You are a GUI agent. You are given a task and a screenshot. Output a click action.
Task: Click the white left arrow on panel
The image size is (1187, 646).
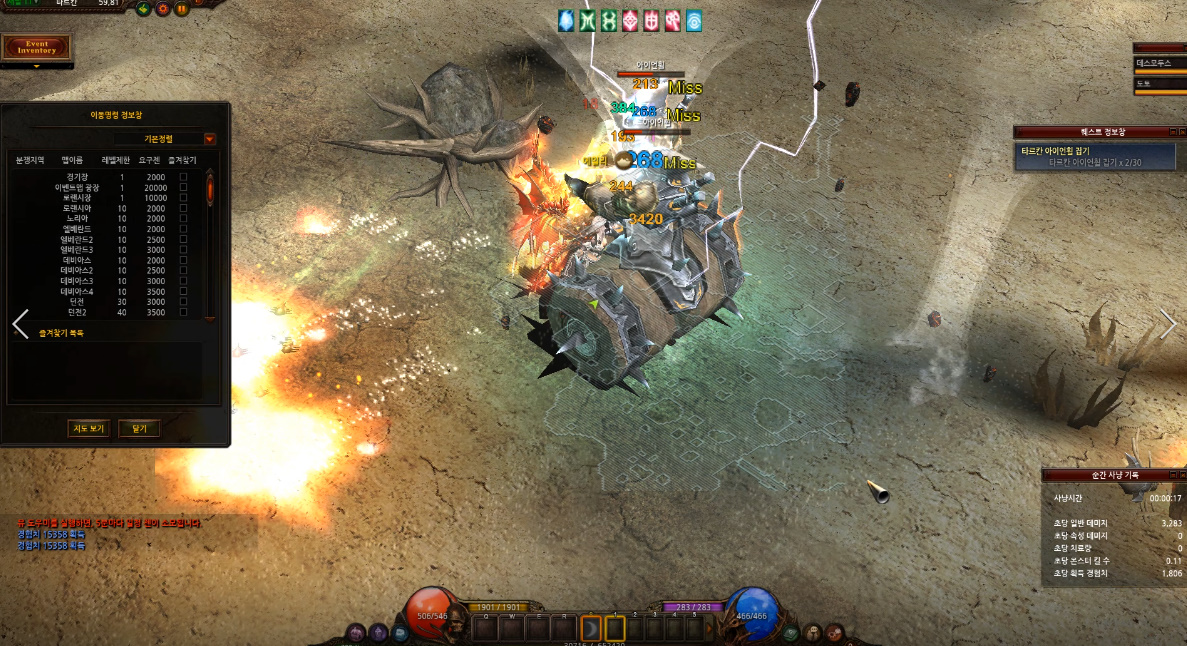[x=20, y=324]
